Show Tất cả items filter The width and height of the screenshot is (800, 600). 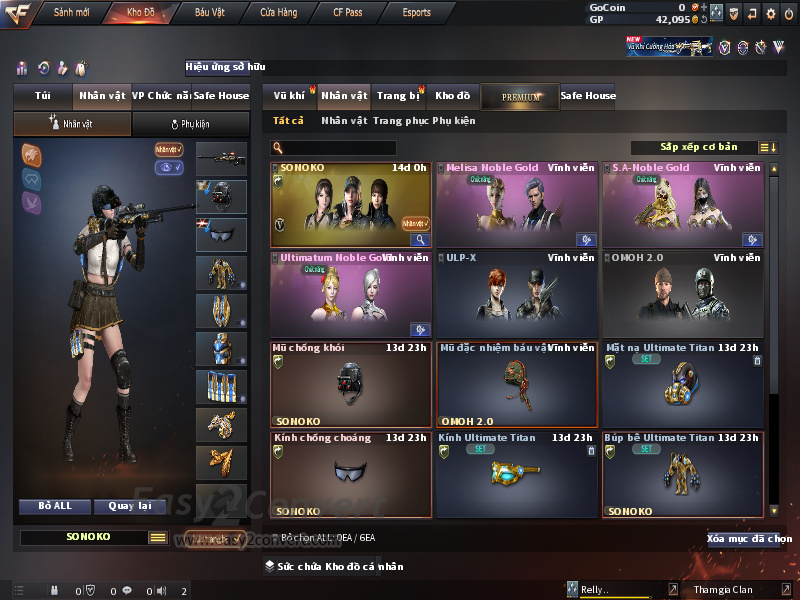[288, 121]
